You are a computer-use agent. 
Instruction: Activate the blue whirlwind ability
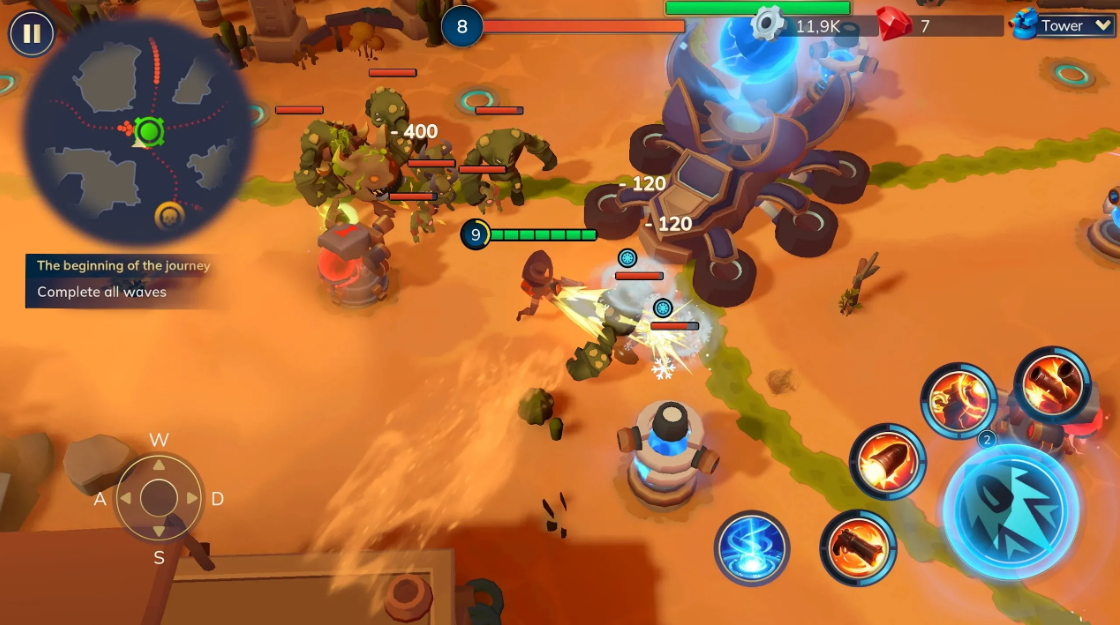pyautogui.click(x=752, y=548)
